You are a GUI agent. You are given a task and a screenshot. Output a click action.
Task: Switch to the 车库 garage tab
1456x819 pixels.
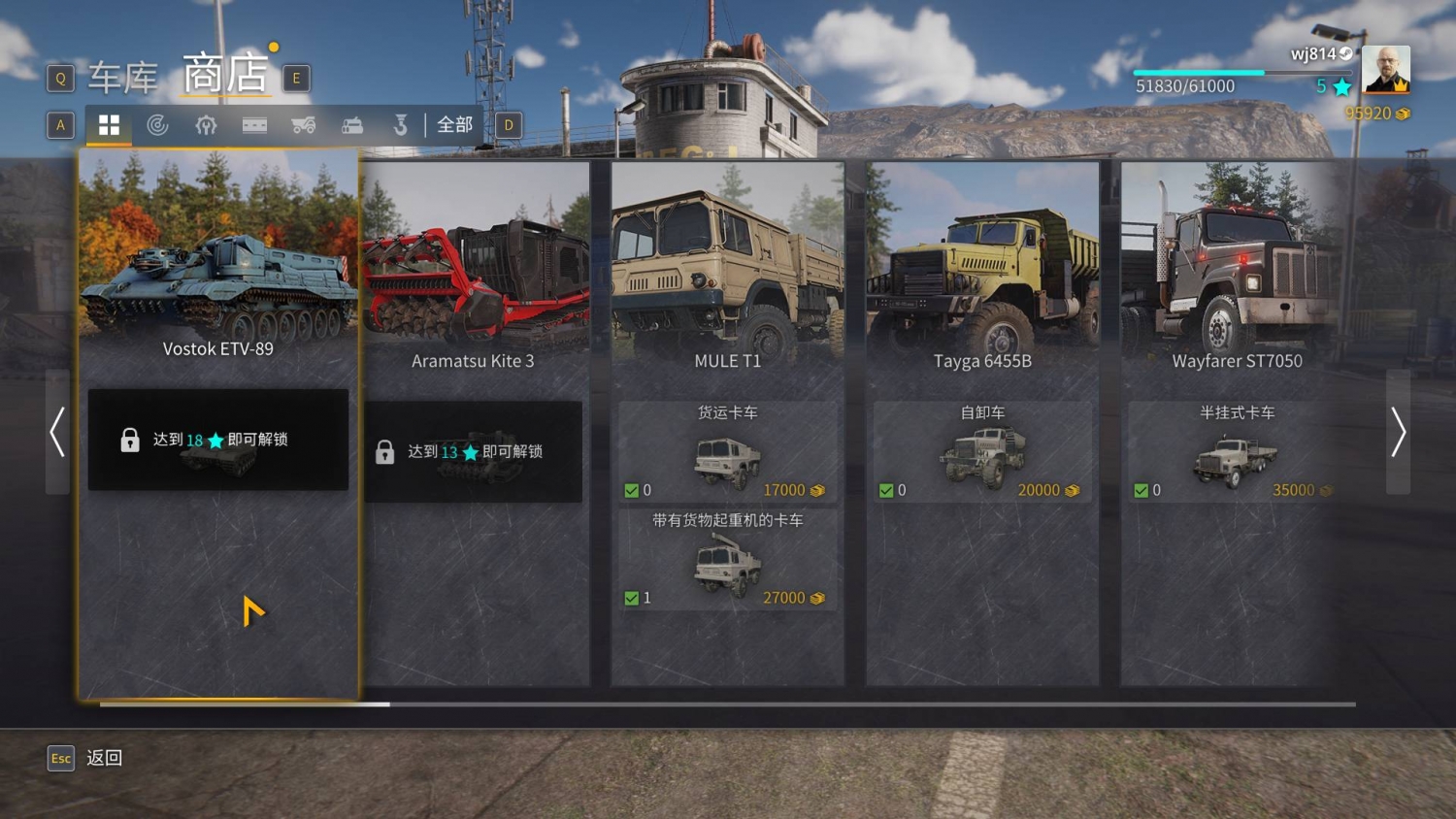click(123, 78)
